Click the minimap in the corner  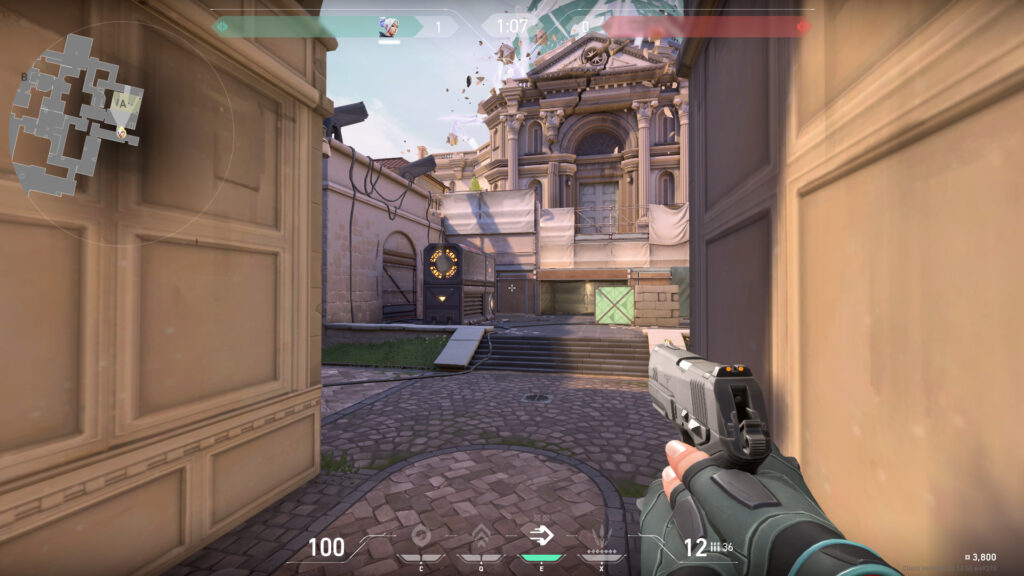pyautogui.click(x=77, y=113)
